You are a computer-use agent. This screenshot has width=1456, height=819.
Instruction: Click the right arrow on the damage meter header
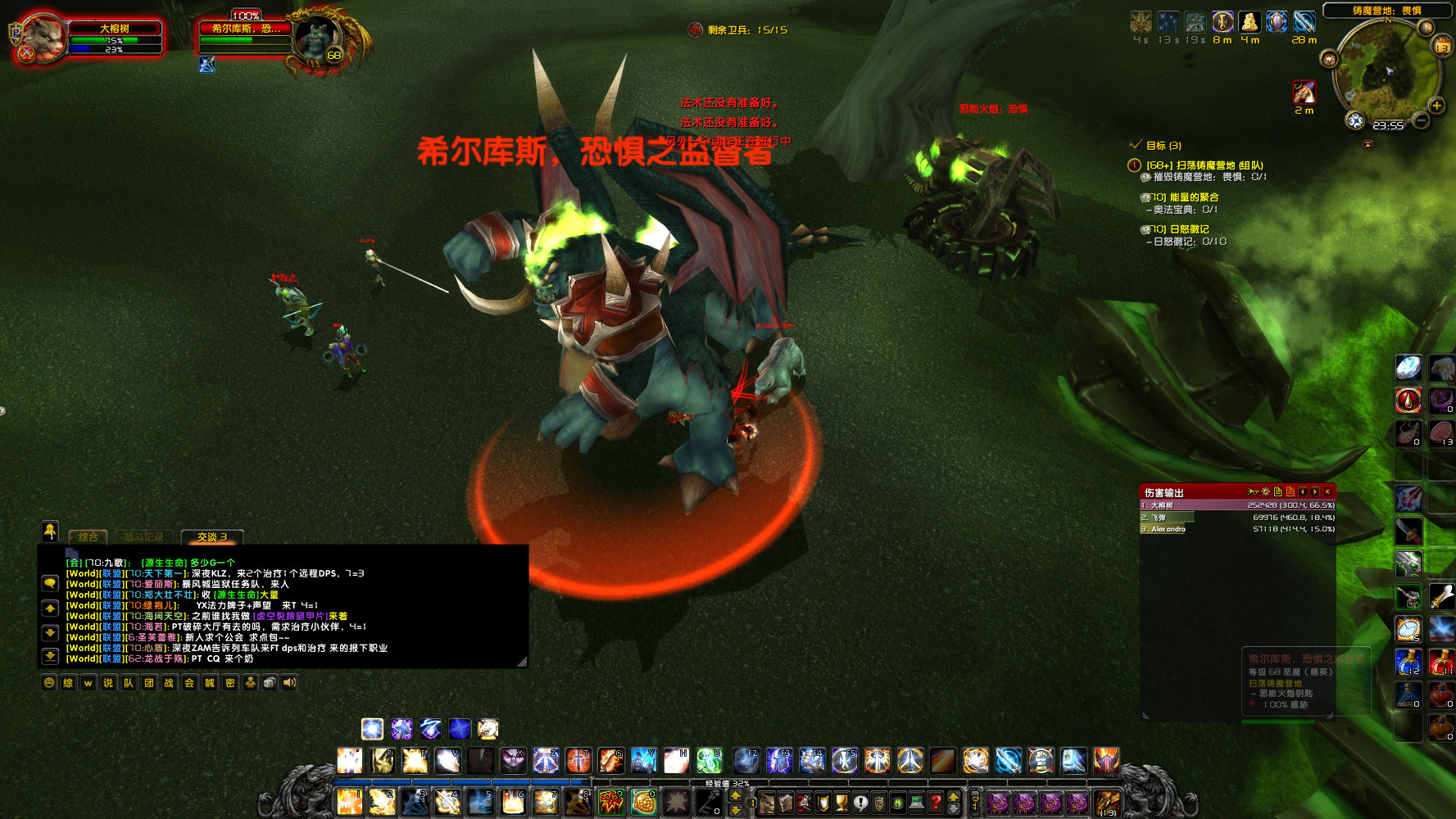pos(1315,490)
